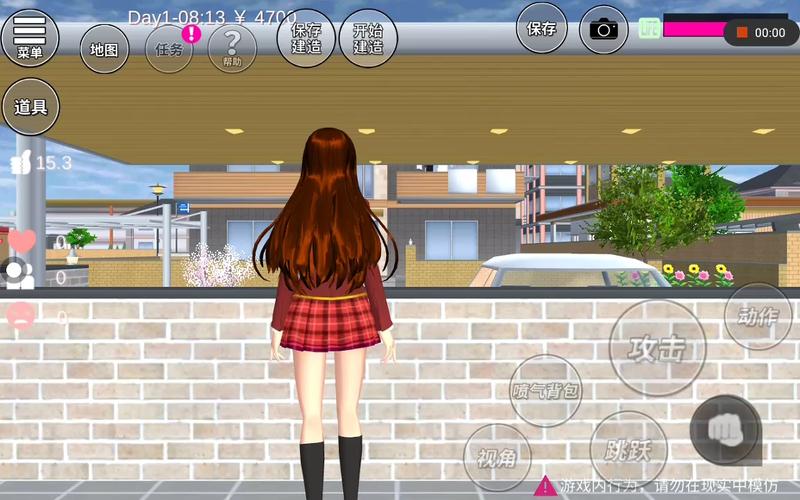The image size is (800, 500).
Task: View the 任务 quest list
Action: click(169, 49)
